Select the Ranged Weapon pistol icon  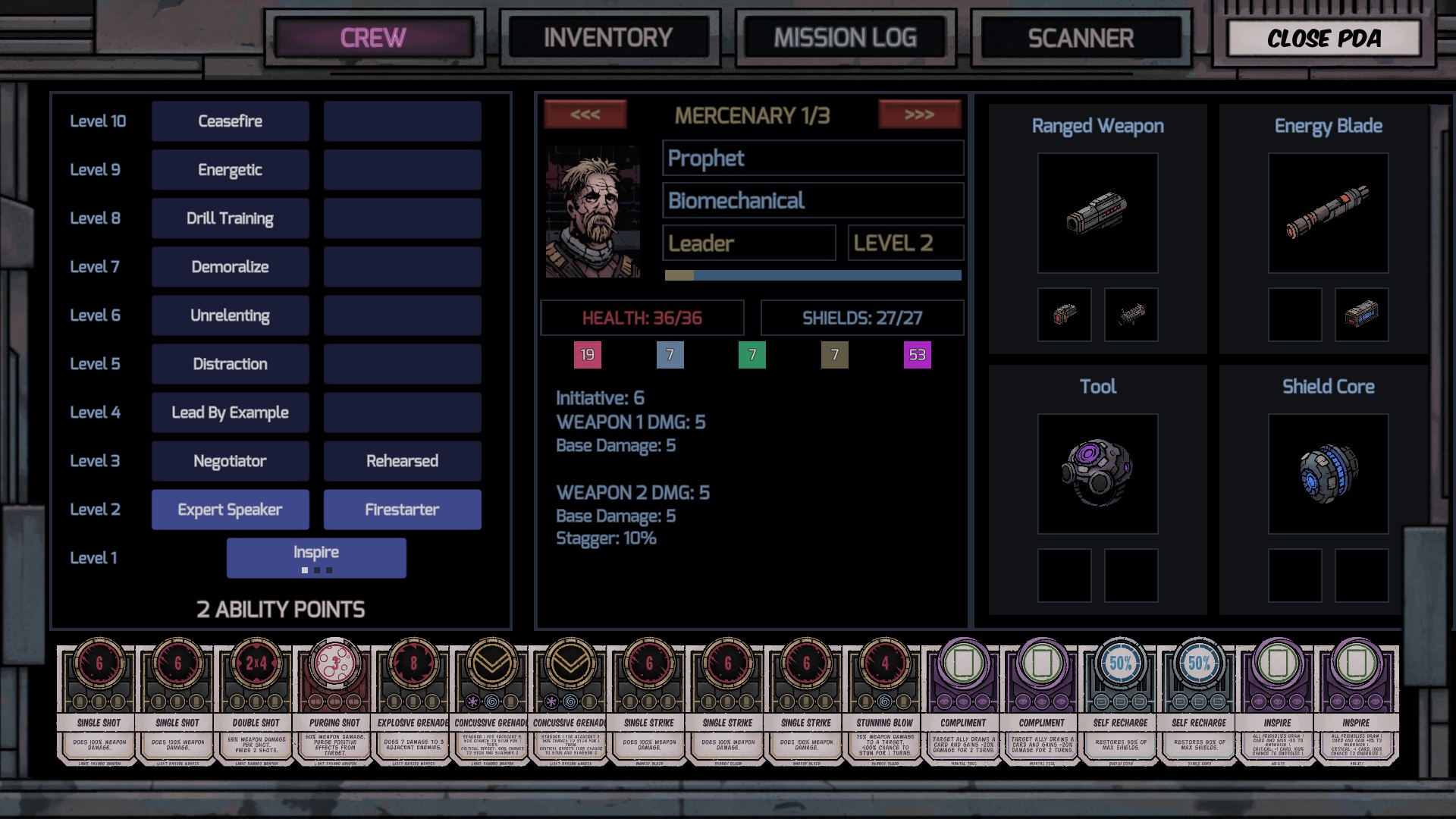pyautogui.click(x=1098, y=213)
